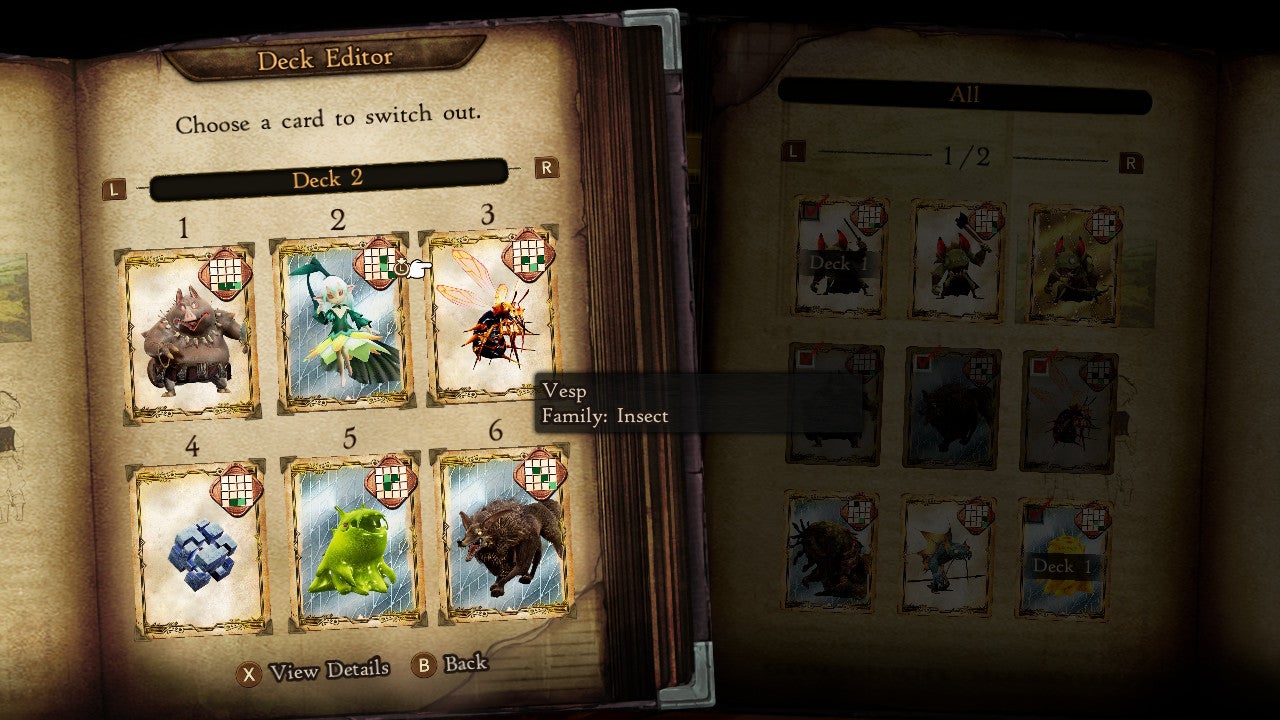Pick the yellow slime card marked Deck 1

tap(1063, 558)
